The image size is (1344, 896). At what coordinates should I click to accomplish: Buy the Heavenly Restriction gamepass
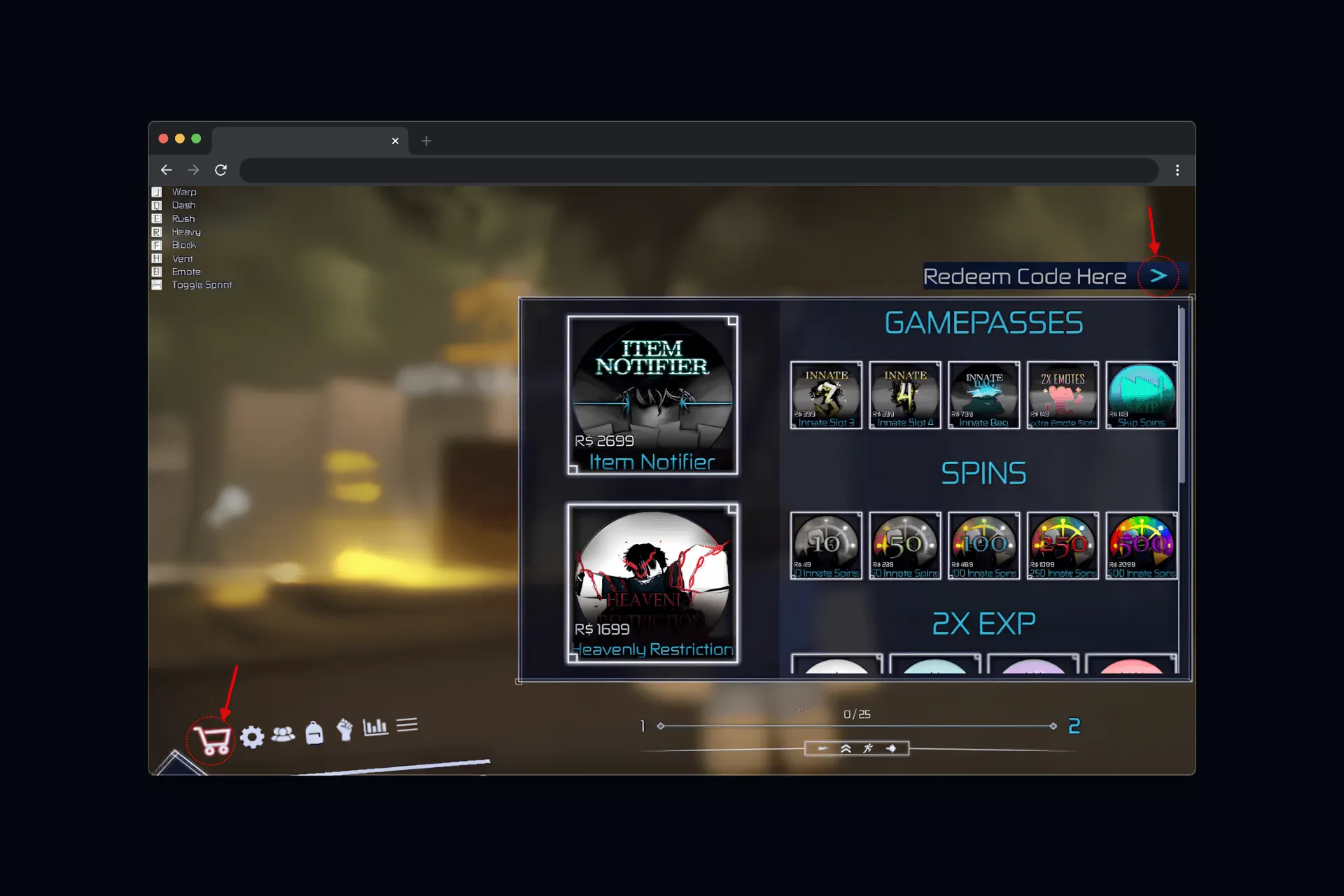pos(652,583)
